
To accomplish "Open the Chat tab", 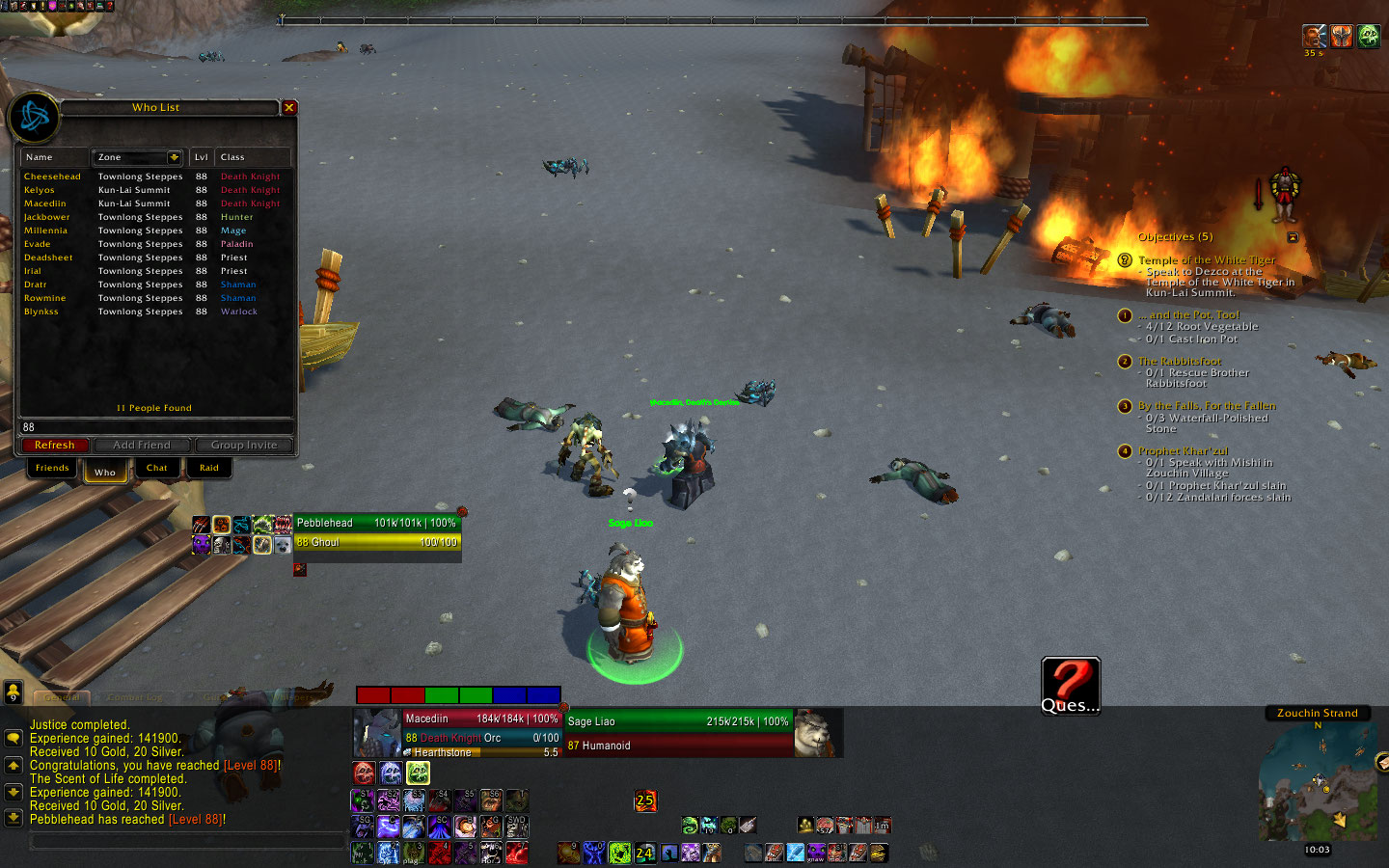I will tap(157, 468).
